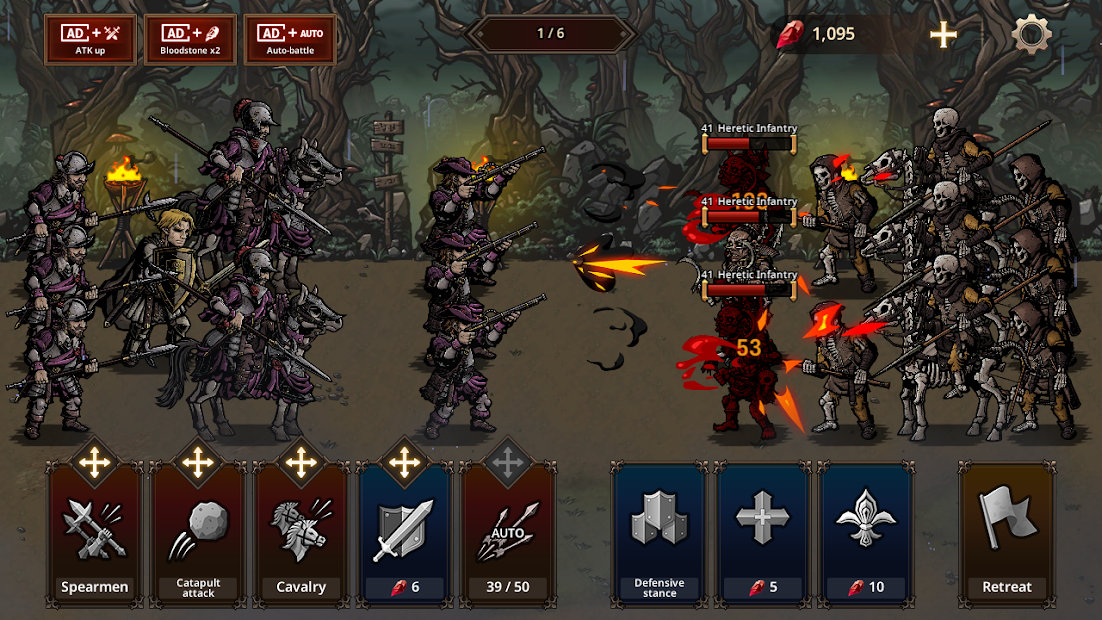Image resolution: width=1102 pixels, height=620 pixels.
Task: Select the Spearmen command card
Action: (95, 535)
